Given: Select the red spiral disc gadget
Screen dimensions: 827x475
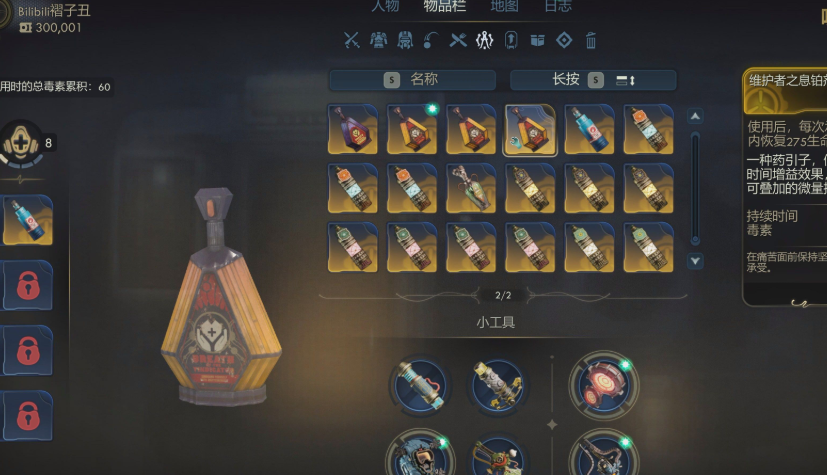Looking at the screenshot, I should pyautogui.click(x=600, y=384).
